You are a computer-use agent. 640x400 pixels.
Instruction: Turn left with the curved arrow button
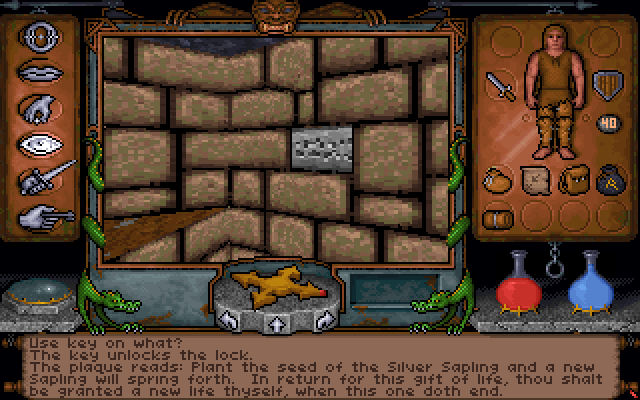(x=229, y=322)
